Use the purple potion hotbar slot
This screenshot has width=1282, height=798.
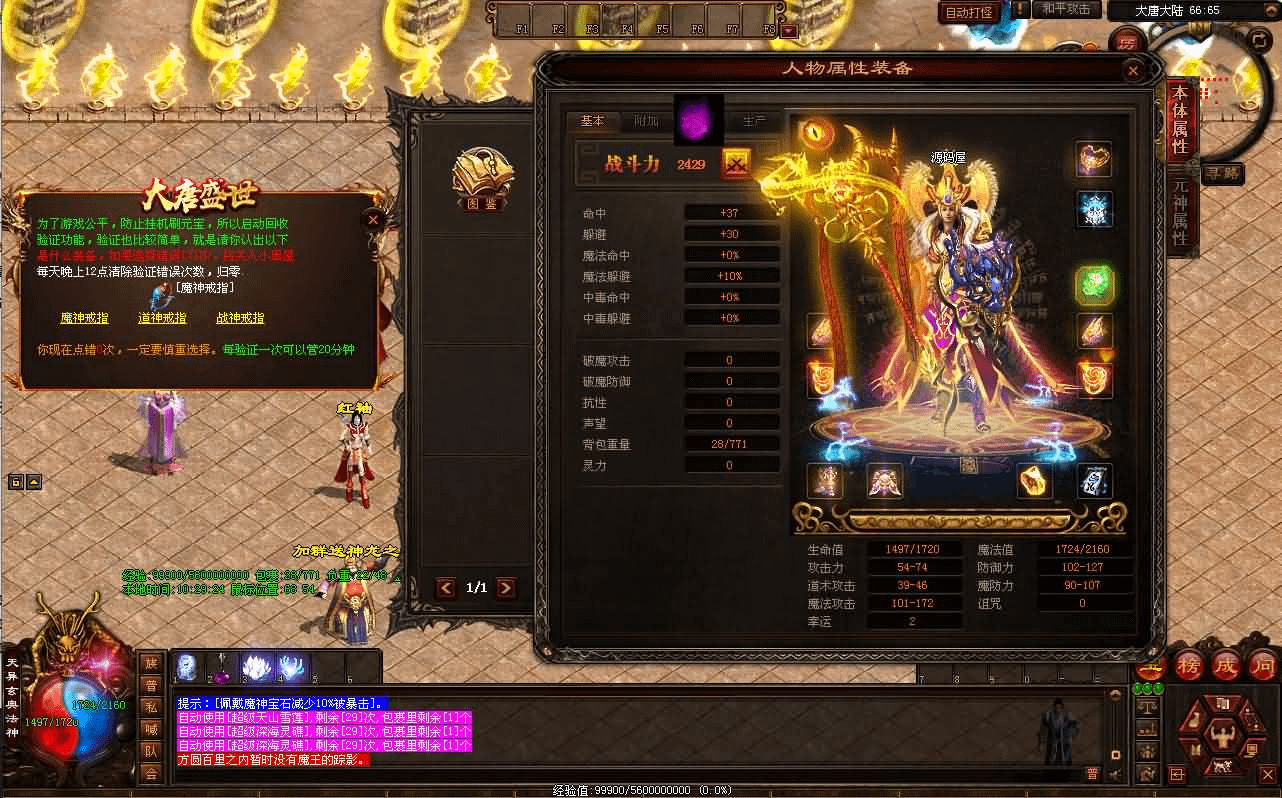point(221,667)
